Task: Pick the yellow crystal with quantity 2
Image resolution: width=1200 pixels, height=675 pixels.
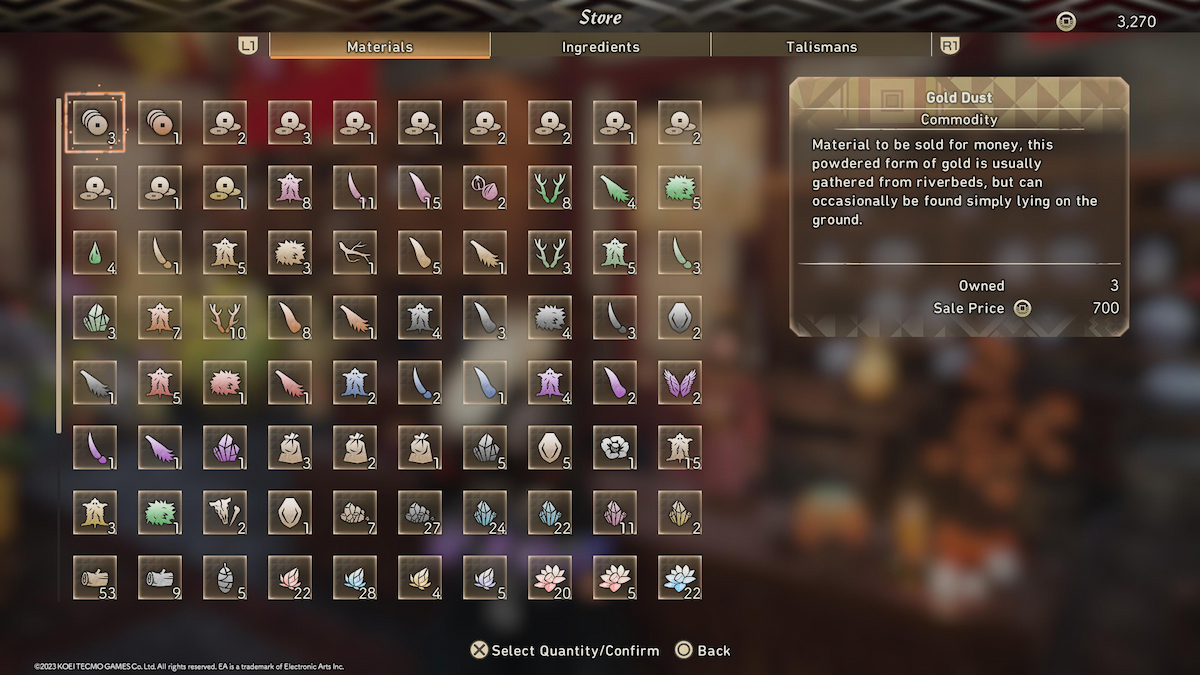Action: click(680, 512)
